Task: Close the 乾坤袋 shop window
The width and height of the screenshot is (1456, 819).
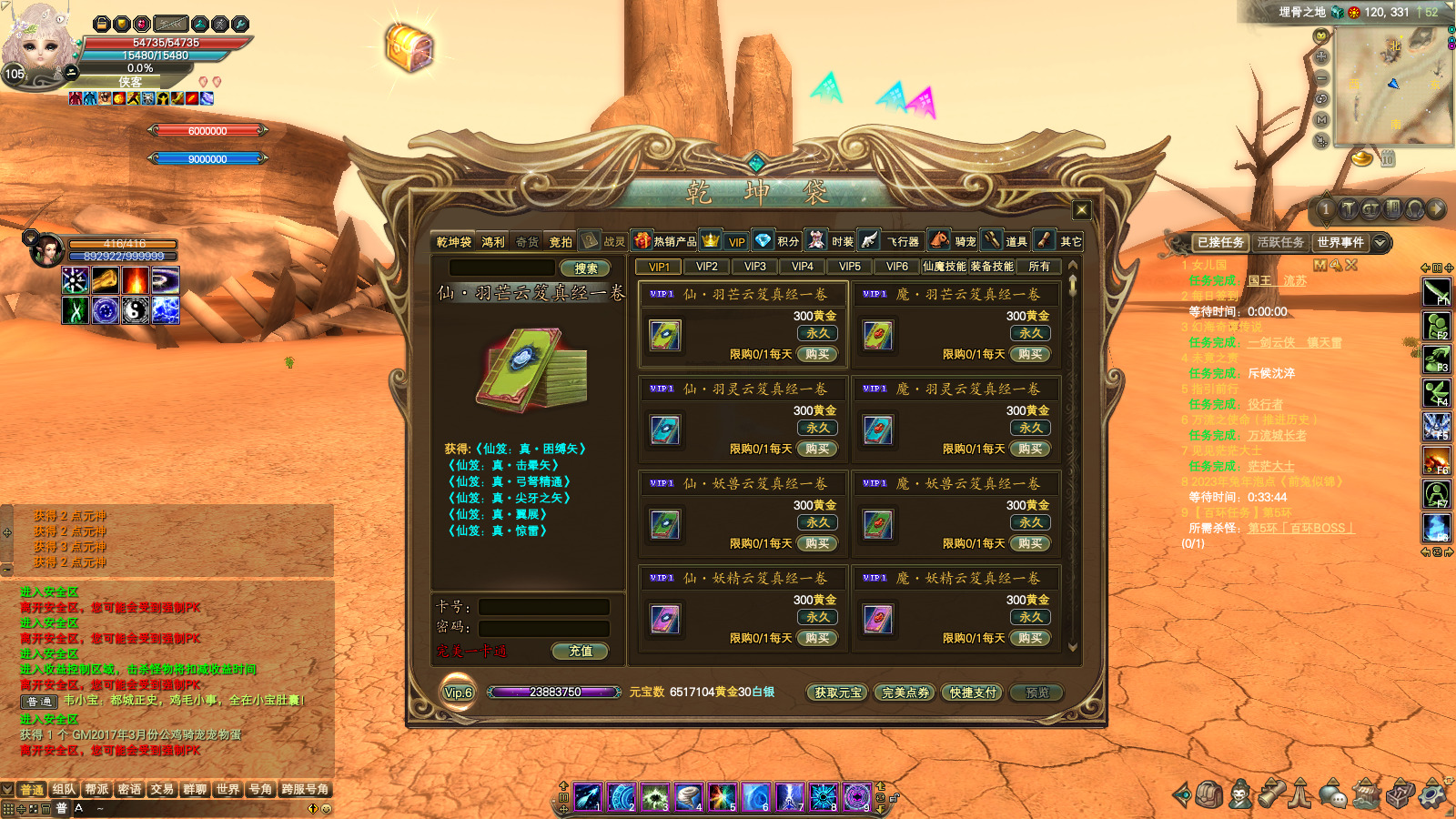Action: click(x=1081, y=210)
